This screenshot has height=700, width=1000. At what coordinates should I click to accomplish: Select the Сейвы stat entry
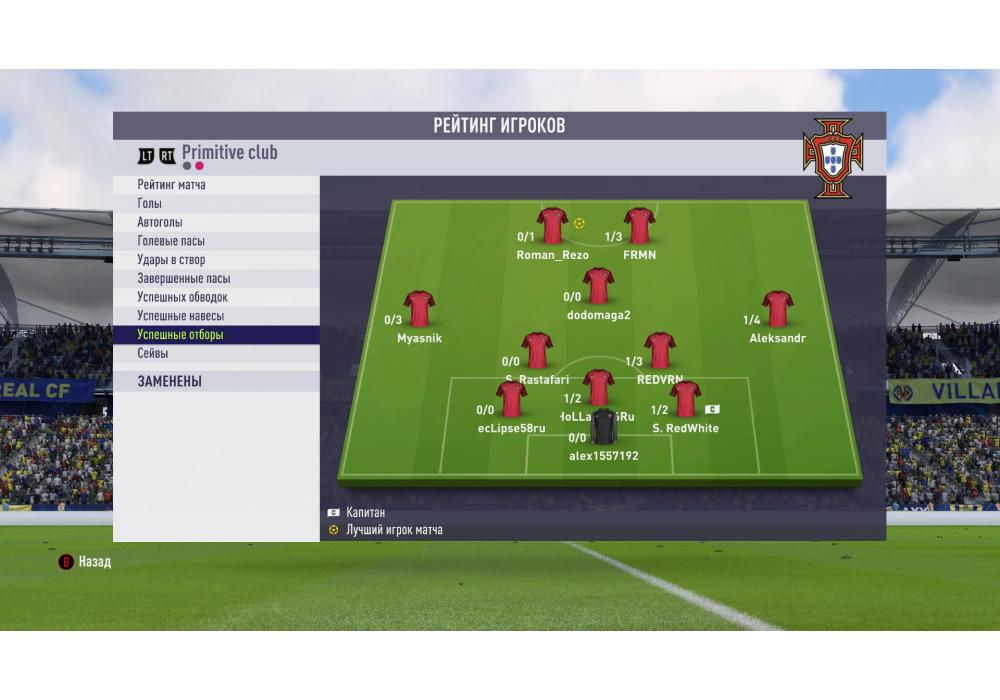[216, 354]
